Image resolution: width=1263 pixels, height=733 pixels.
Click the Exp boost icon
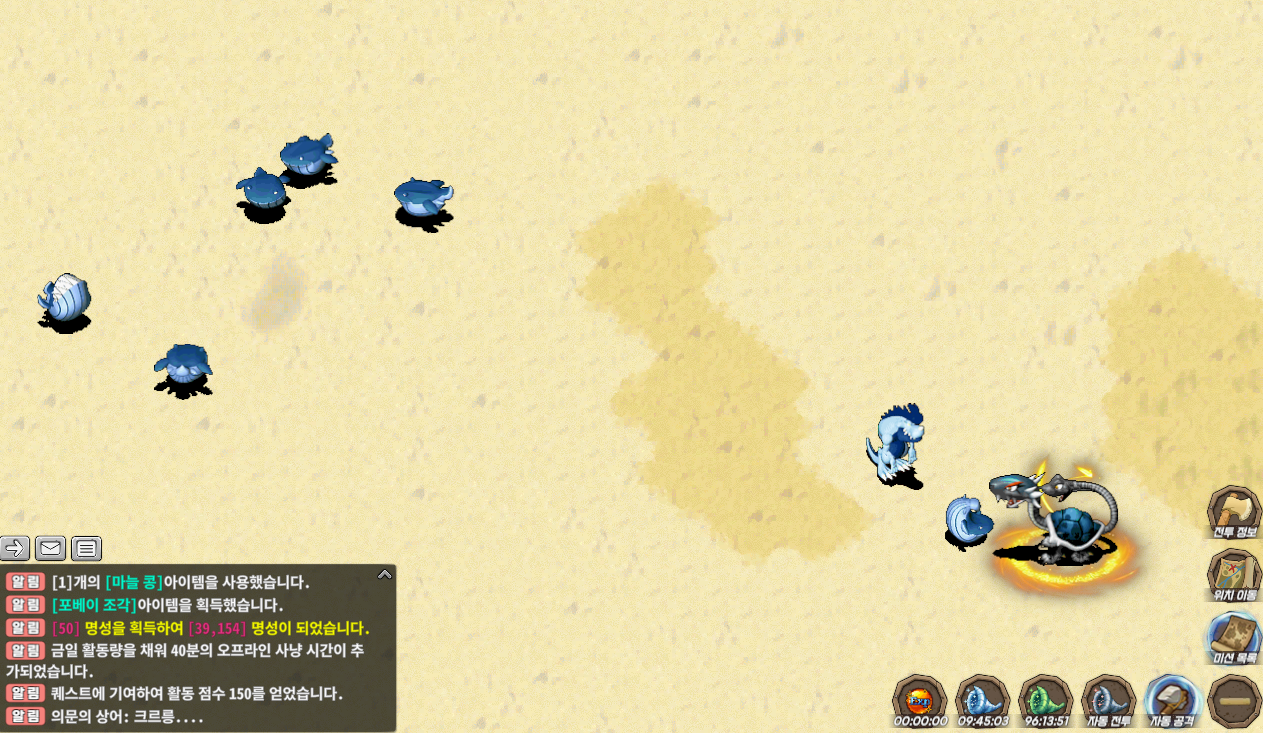[x=919, y=698]
